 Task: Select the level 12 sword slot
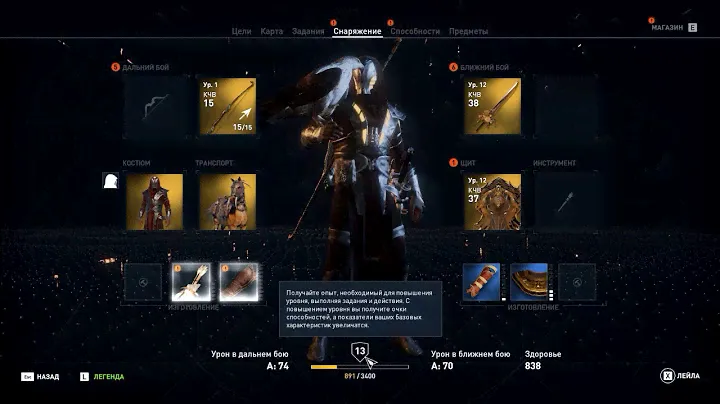pos(492,106)
